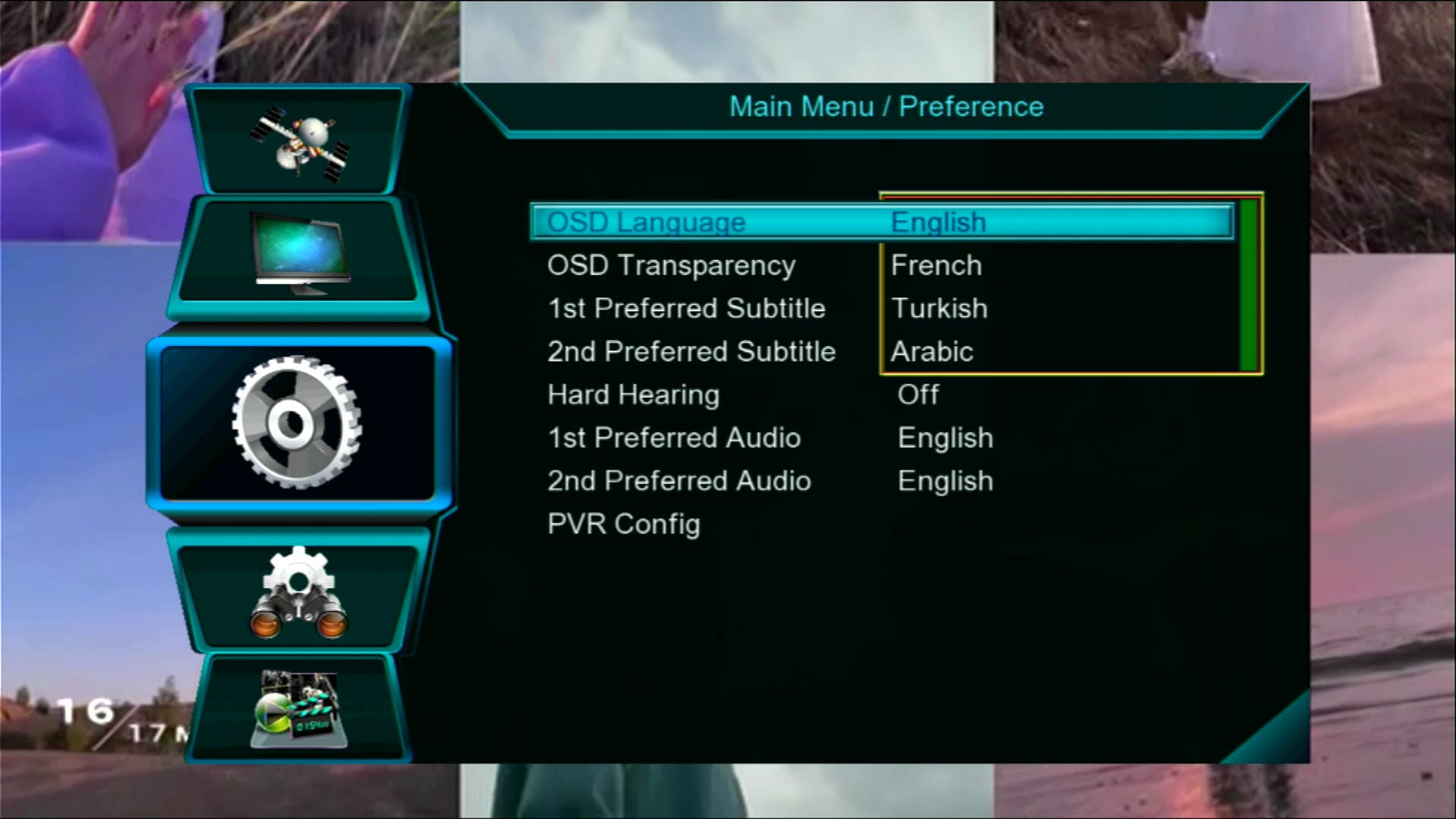Image resolution: width=1456 pixels, height=819 pixels.
Task: Change 2nd Preferred Audio language
Action: click(945, 481)
